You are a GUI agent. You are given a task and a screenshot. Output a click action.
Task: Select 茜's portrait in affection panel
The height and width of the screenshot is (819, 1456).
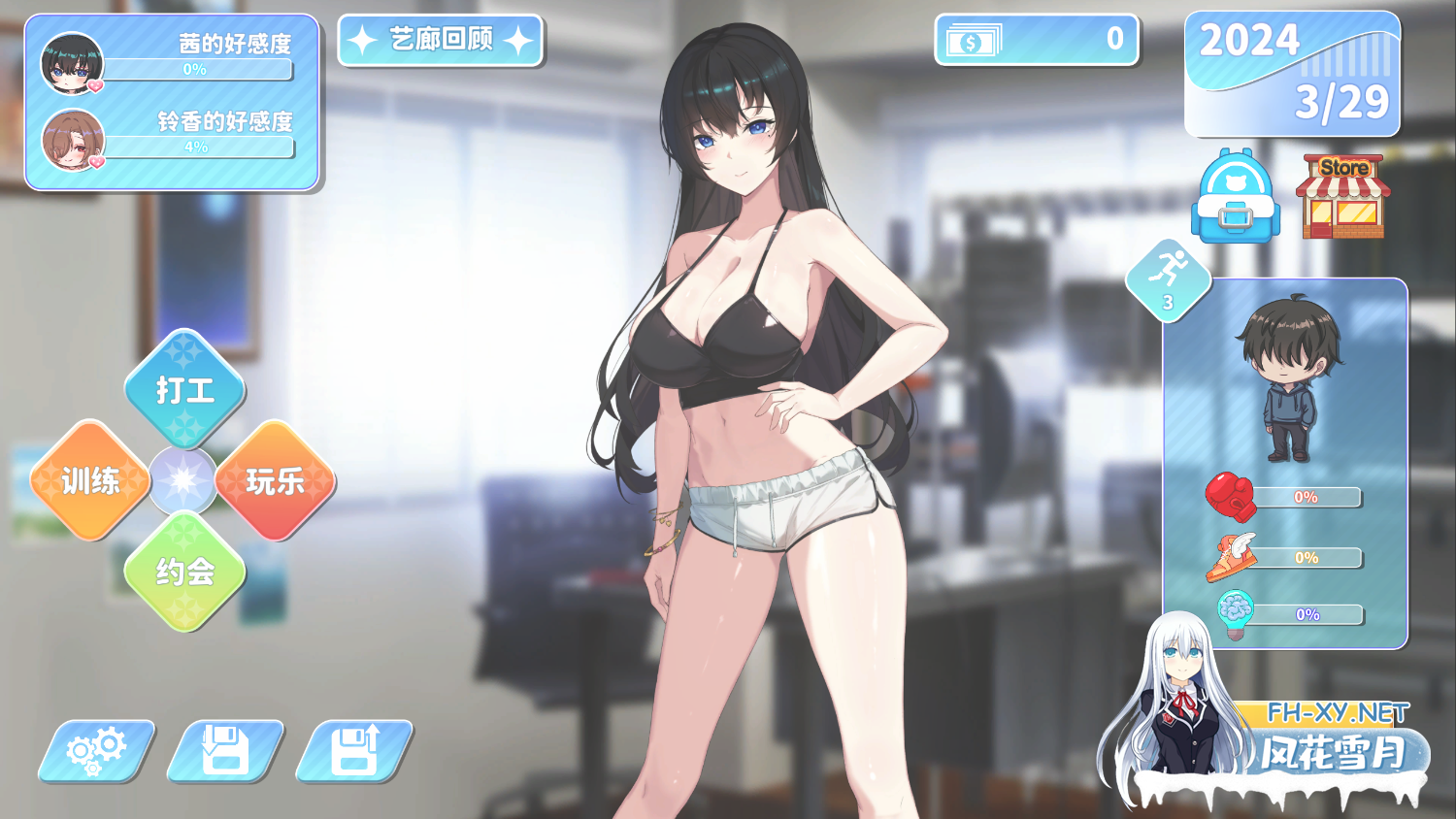(x=72, y=62)
